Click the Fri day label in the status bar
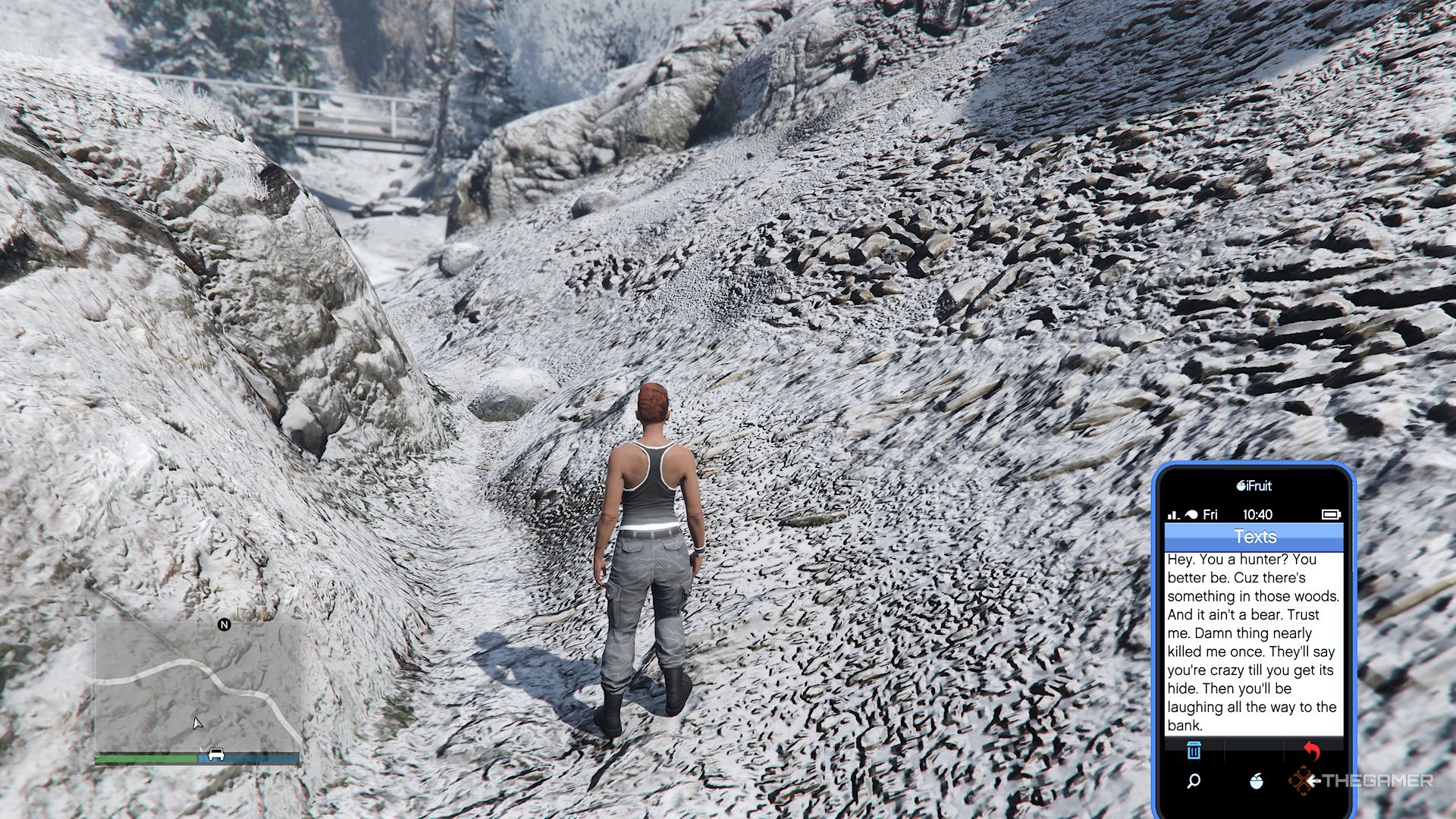Viewport: 1456px width, 819px height. tap(1210, 514)
